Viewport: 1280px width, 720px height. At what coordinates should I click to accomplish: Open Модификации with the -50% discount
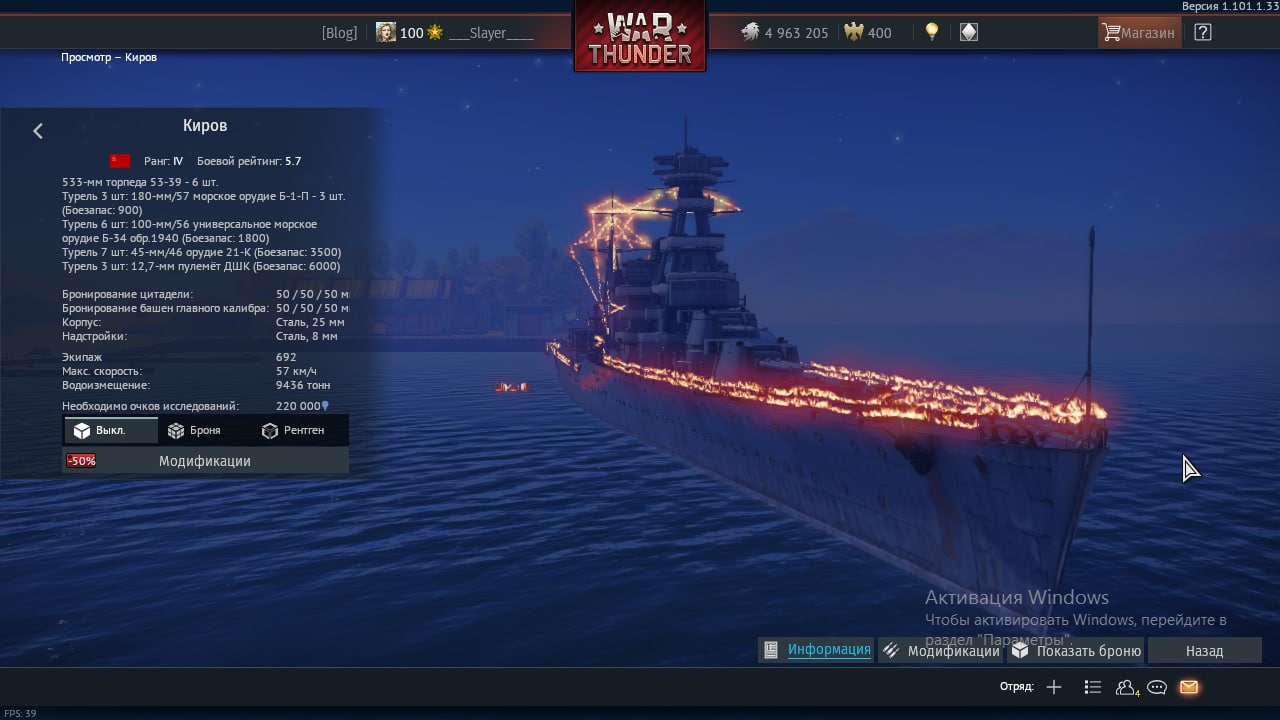pos(205,461)
